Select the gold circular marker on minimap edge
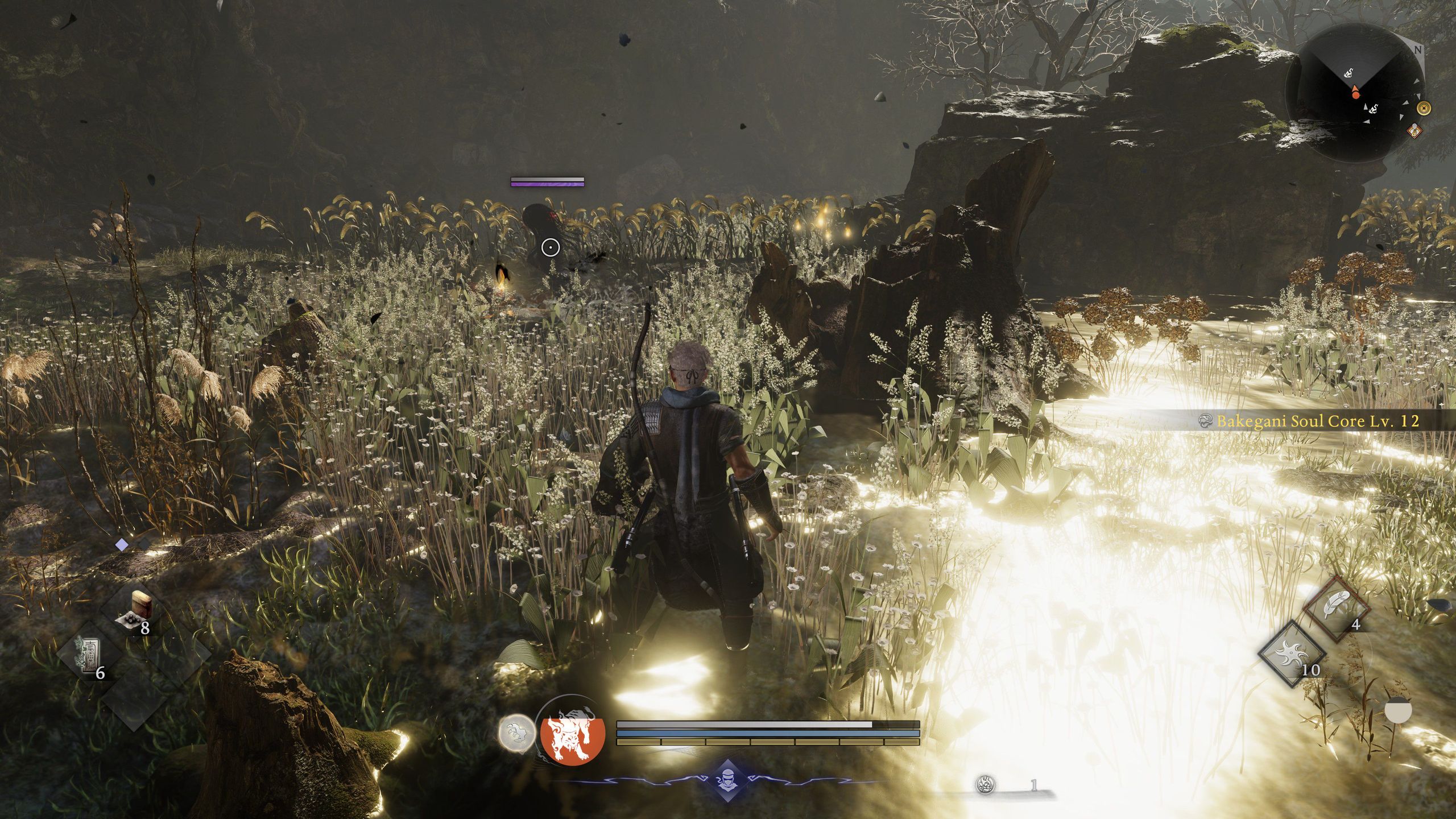 [1424, 108]
